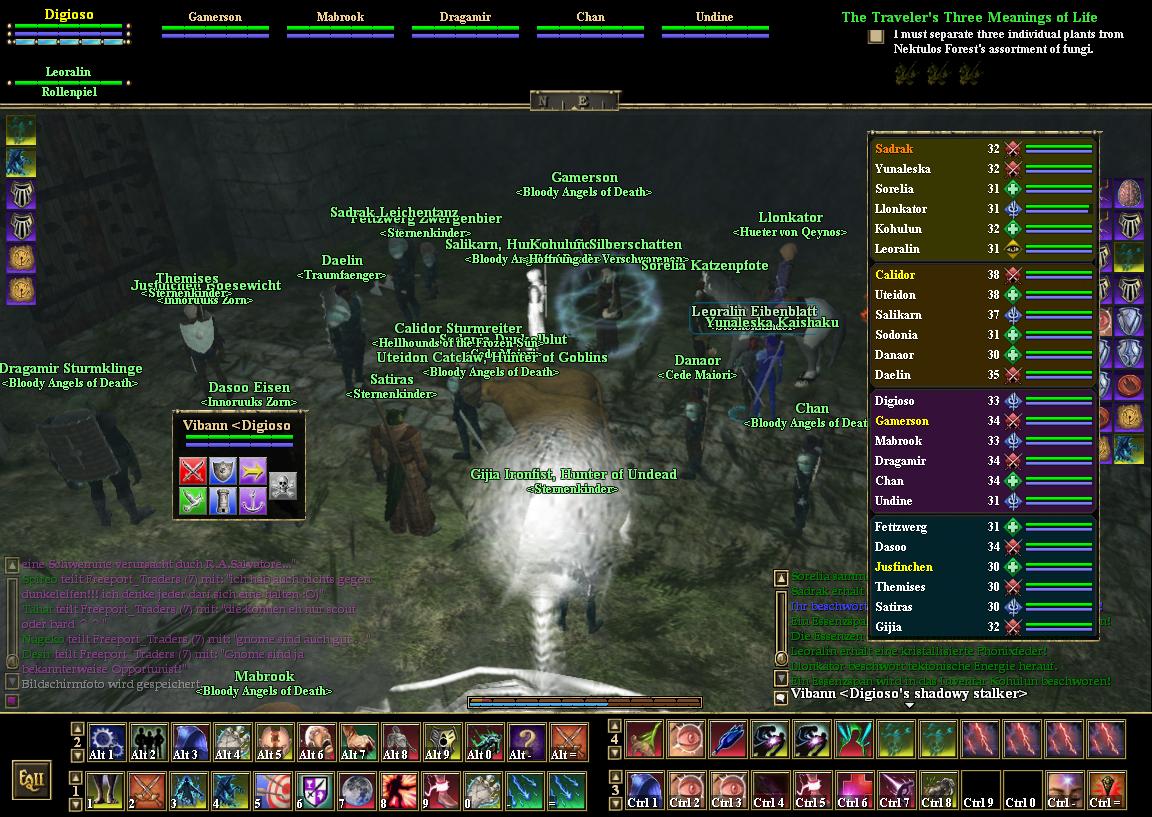The width and height of the screenshot is (1152, 817).
Task: Choose the white dove pet command
Action: click(193, 501)
